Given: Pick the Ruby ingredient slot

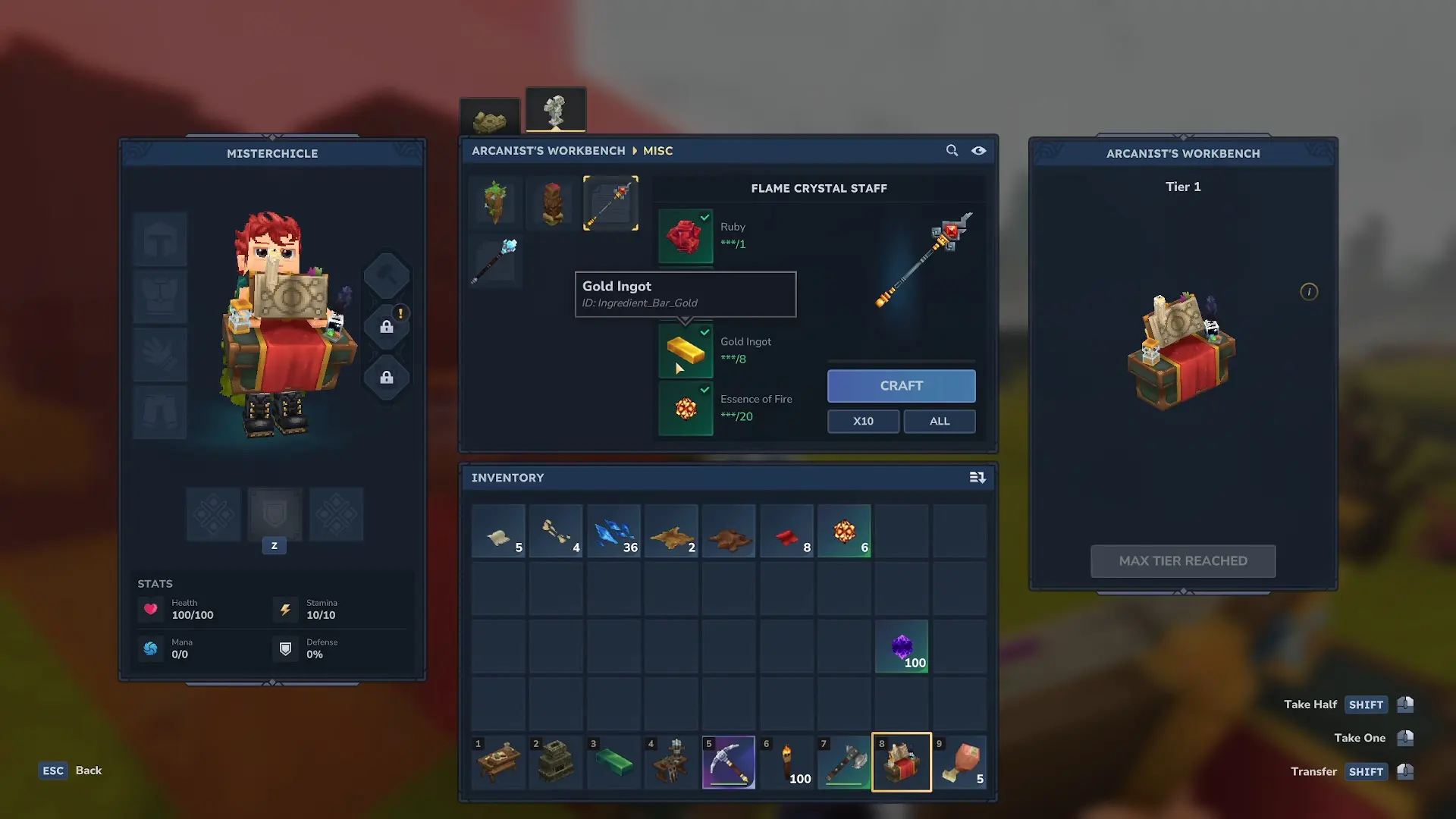Looking at the screenshot, I should [x=686, y=236].
